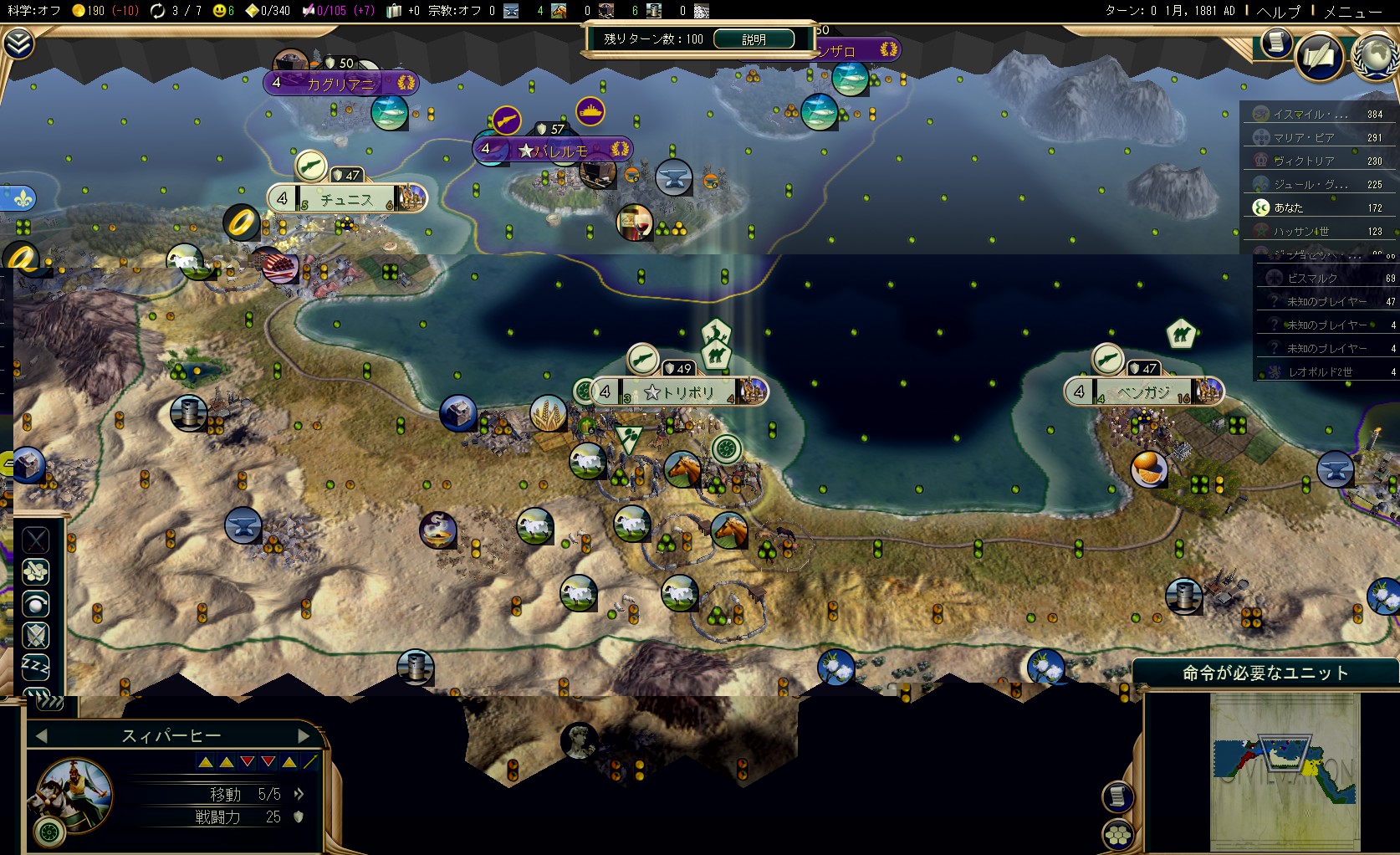Viewport: 1400px width, 855px height.
Task: Choose the sleep (zzz) unit action
Action: 35,667
